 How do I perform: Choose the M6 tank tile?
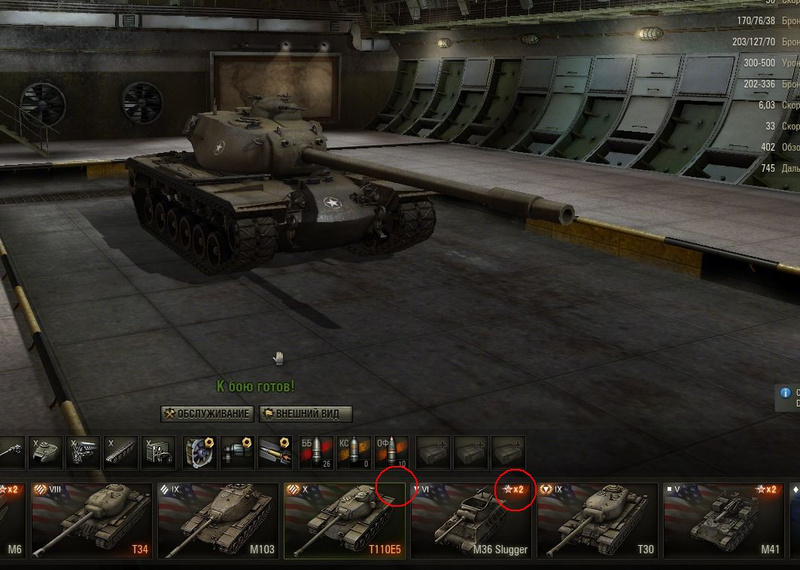(12, 520)
